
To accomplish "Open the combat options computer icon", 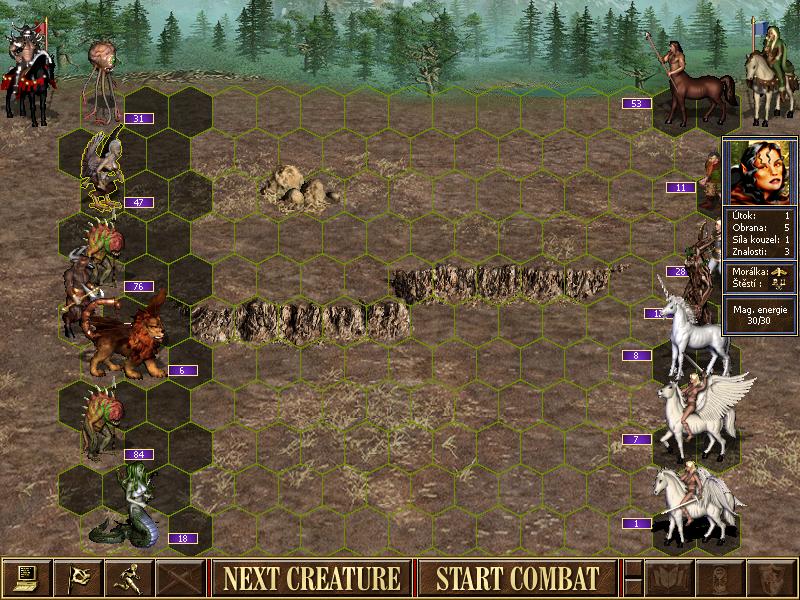I will click(27, 578).
